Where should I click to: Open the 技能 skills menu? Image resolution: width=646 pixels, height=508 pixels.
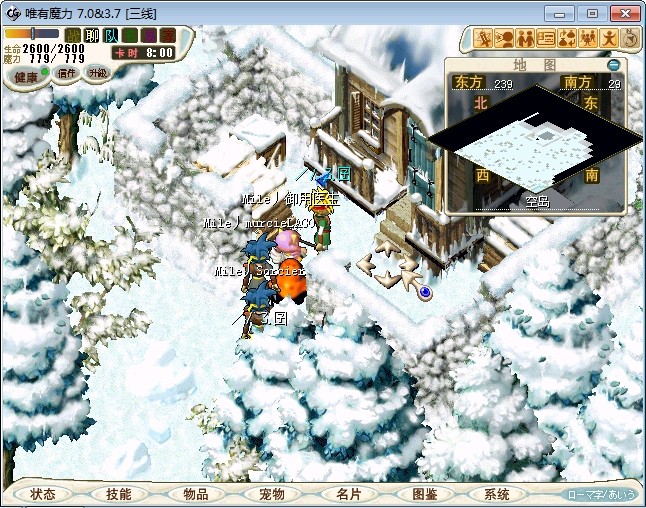point(119,494)
